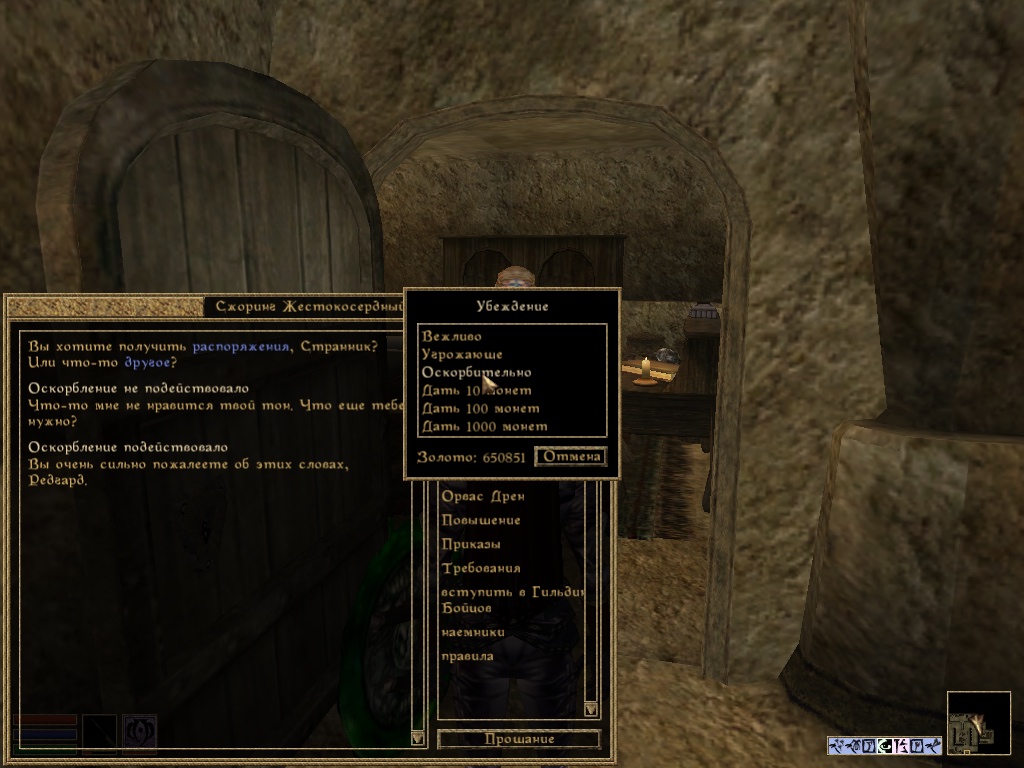Select the Дать 1000 монет bribe
The image size is (1024, 768).
(x=484, y=427)
